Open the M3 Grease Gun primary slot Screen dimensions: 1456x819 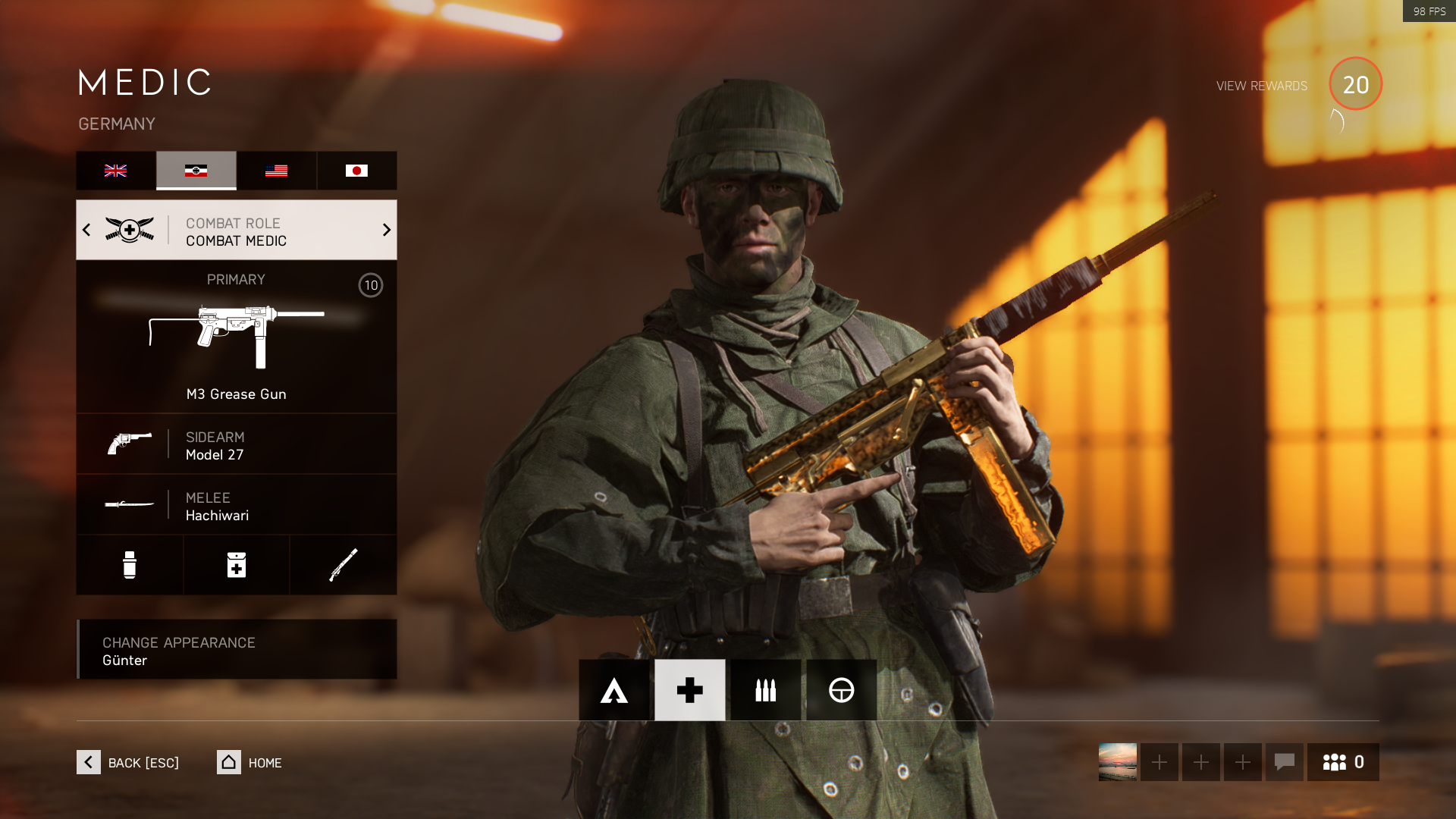(x=236, y=337)
